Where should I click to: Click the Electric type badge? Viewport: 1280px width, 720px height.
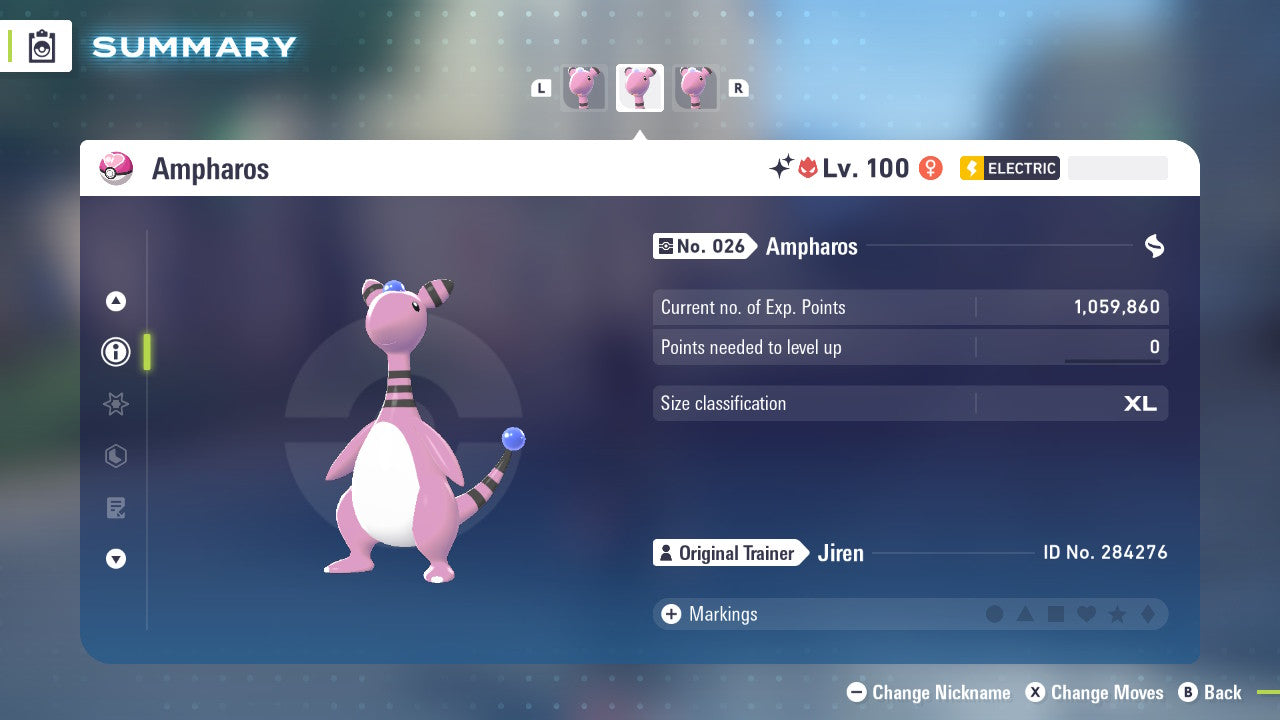point(1009,168)
